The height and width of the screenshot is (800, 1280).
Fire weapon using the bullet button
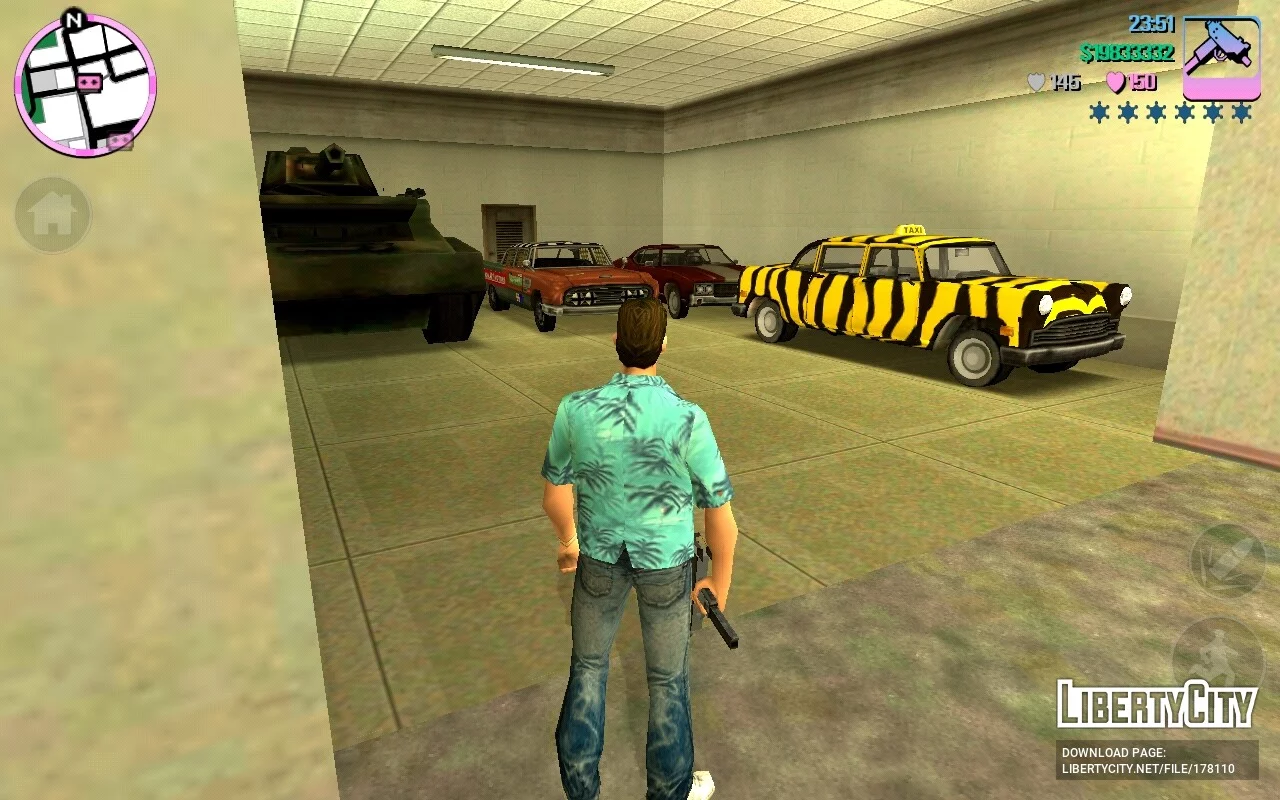pos(1227,561)
